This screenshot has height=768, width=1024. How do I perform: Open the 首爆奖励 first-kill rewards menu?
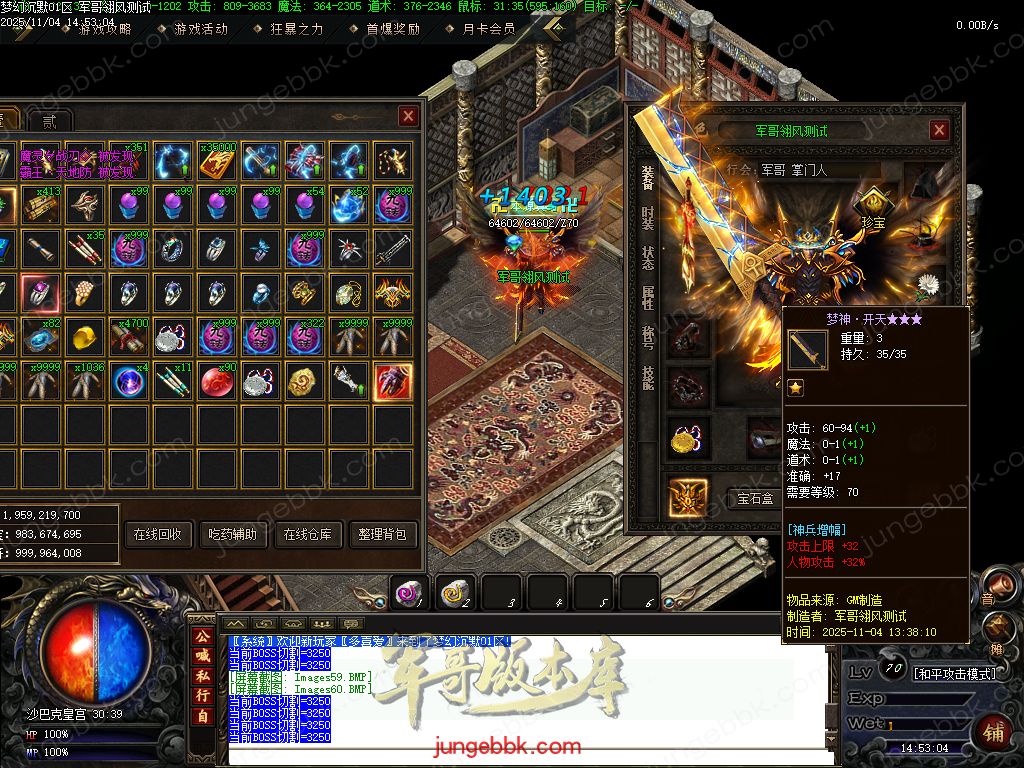[x=392, y=29]
